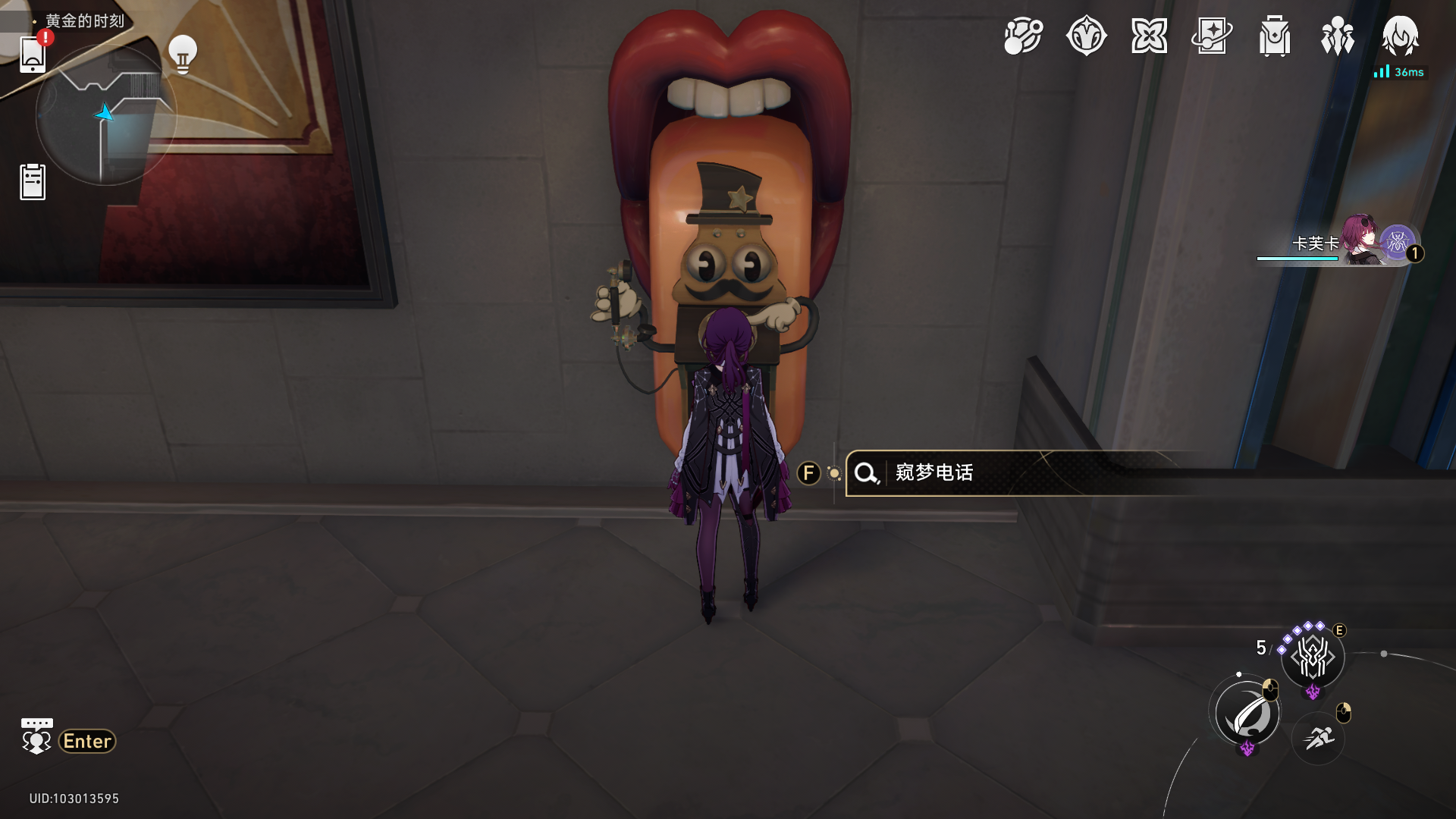Select Kafka's party member portrait

1361,241
